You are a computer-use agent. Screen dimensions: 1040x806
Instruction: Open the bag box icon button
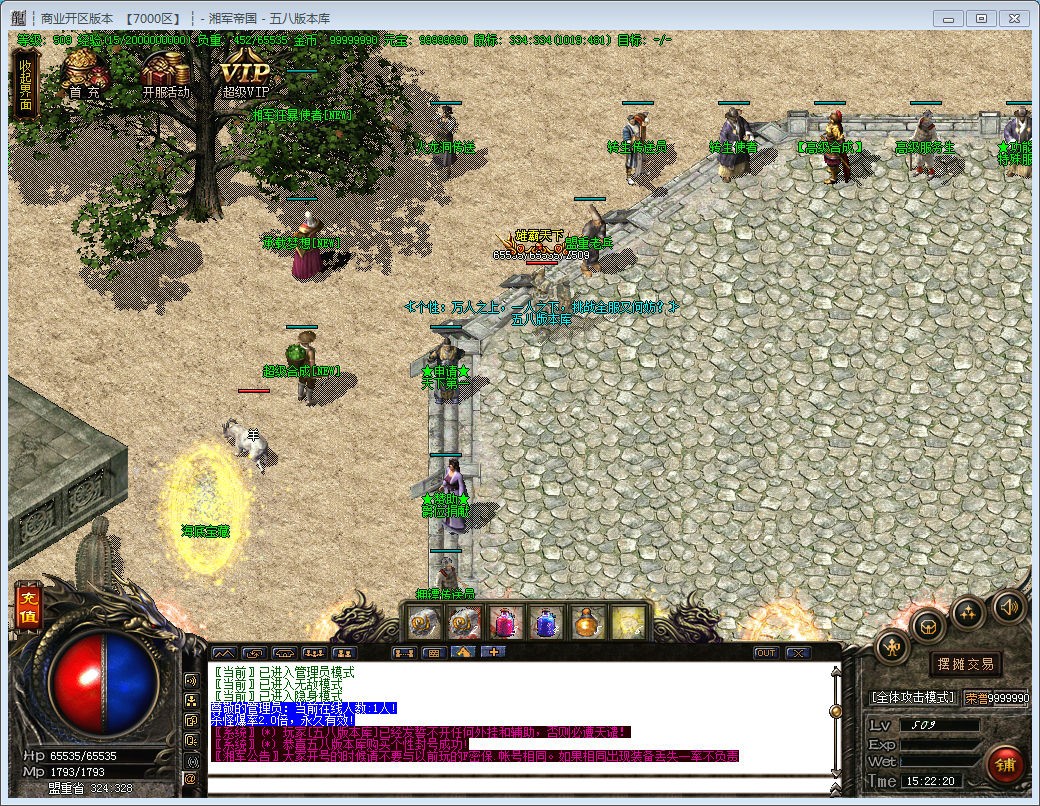(x=929, y=627)
